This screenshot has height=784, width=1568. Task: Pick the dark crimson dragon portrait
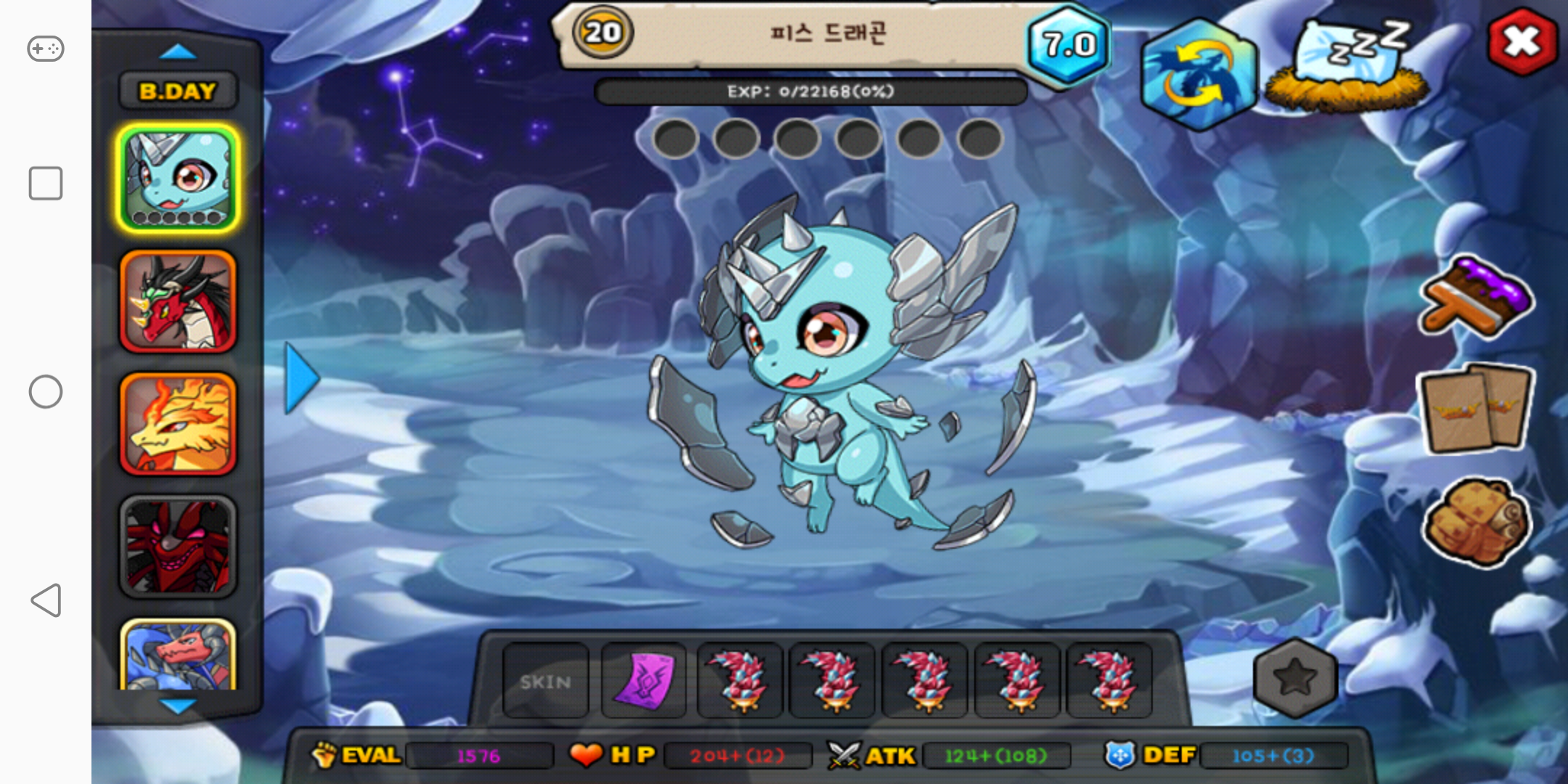click(178, 547)
